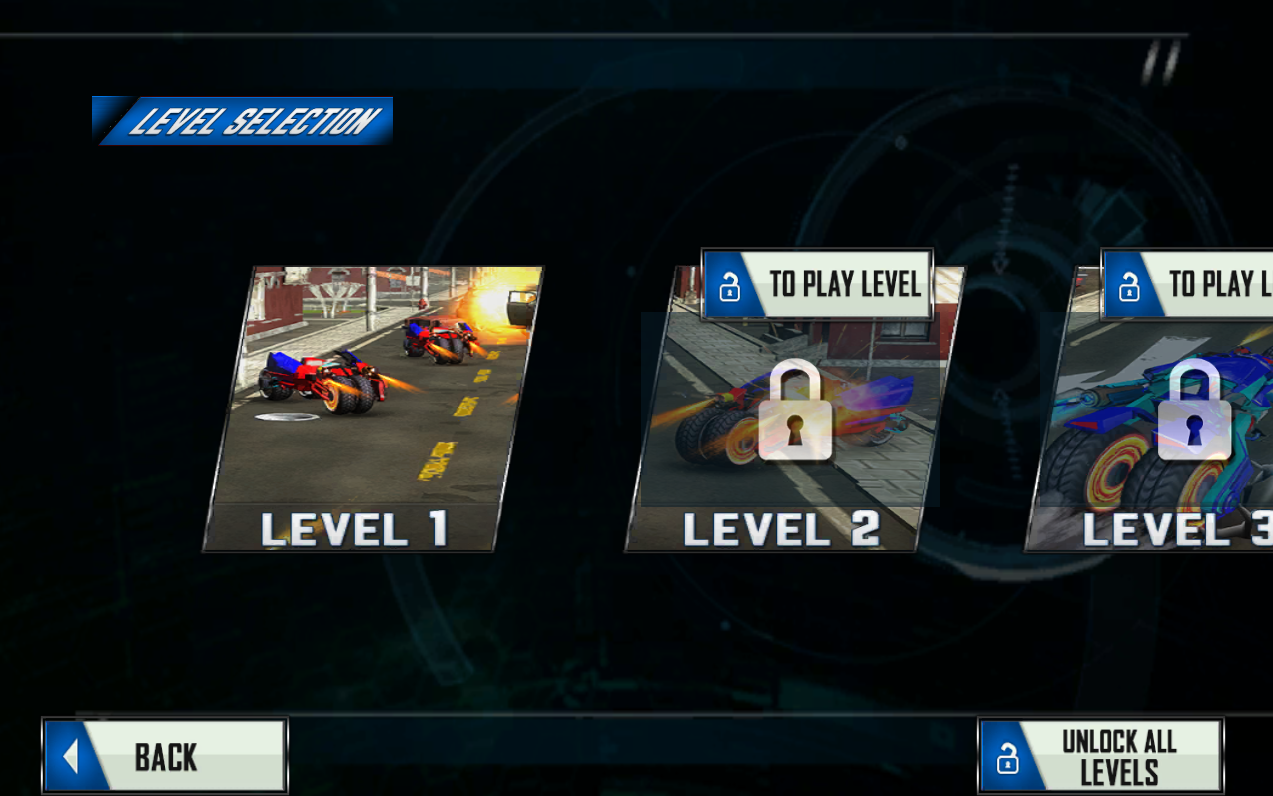
Task: Go back with the Back button
Action: point(165,756)
